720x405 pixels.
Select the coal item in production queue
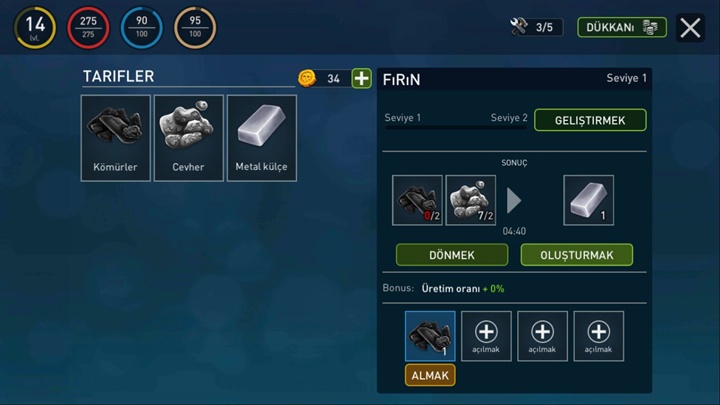[430, 336]
